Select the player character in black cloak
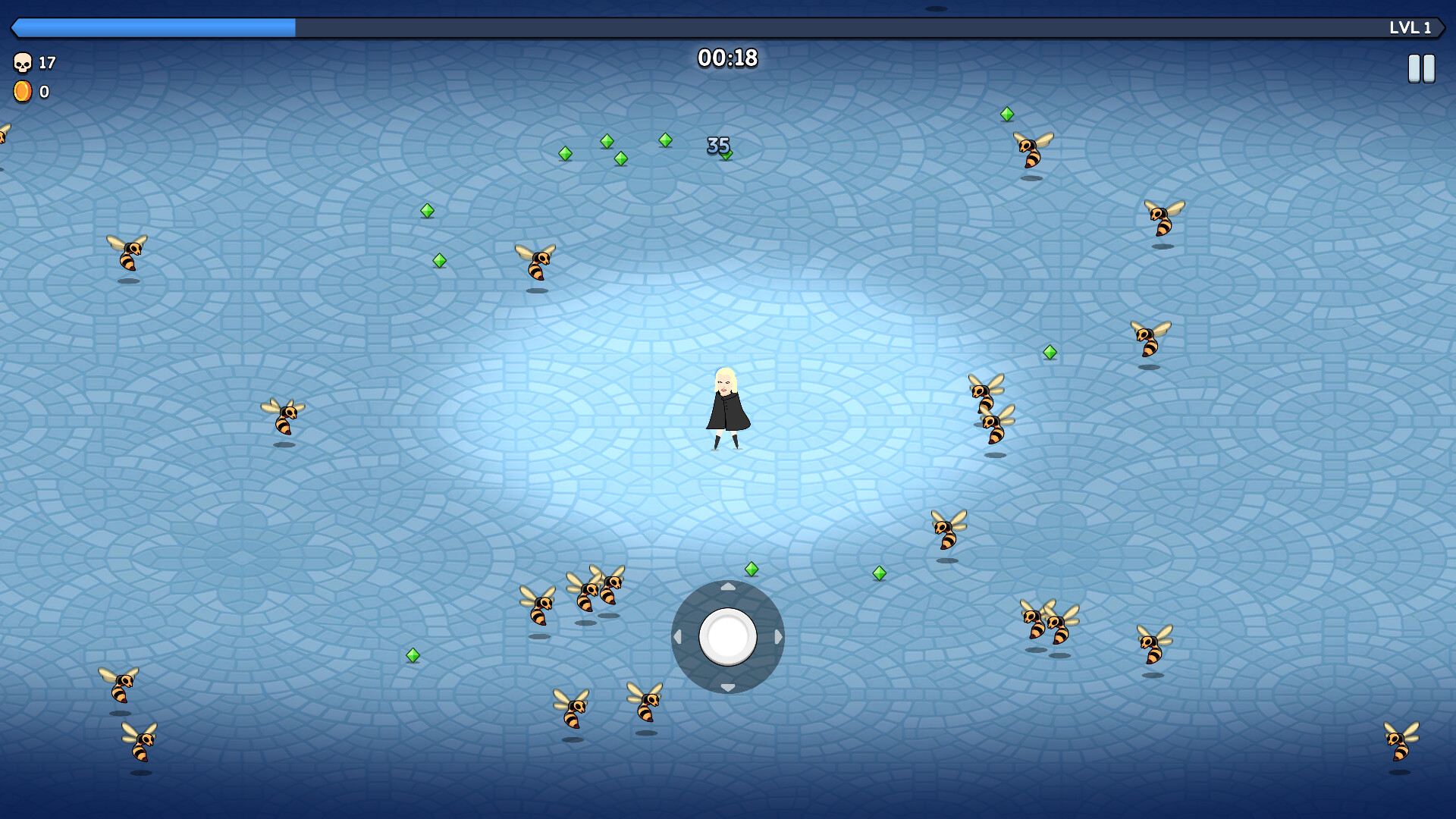The width and height of the screenshot is (1456, 819). [726, 409]
